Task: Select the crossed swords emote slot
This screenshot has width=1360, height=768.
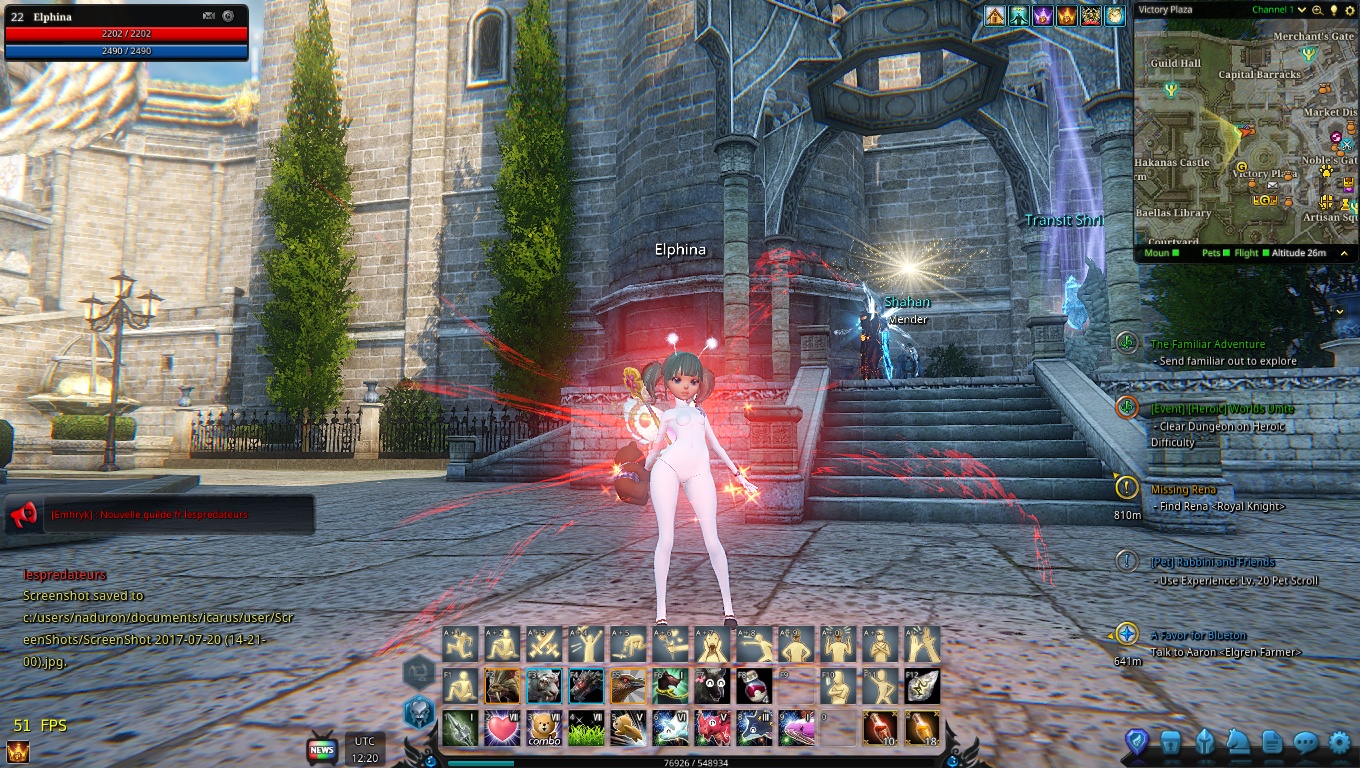Action: coord(544,644)
